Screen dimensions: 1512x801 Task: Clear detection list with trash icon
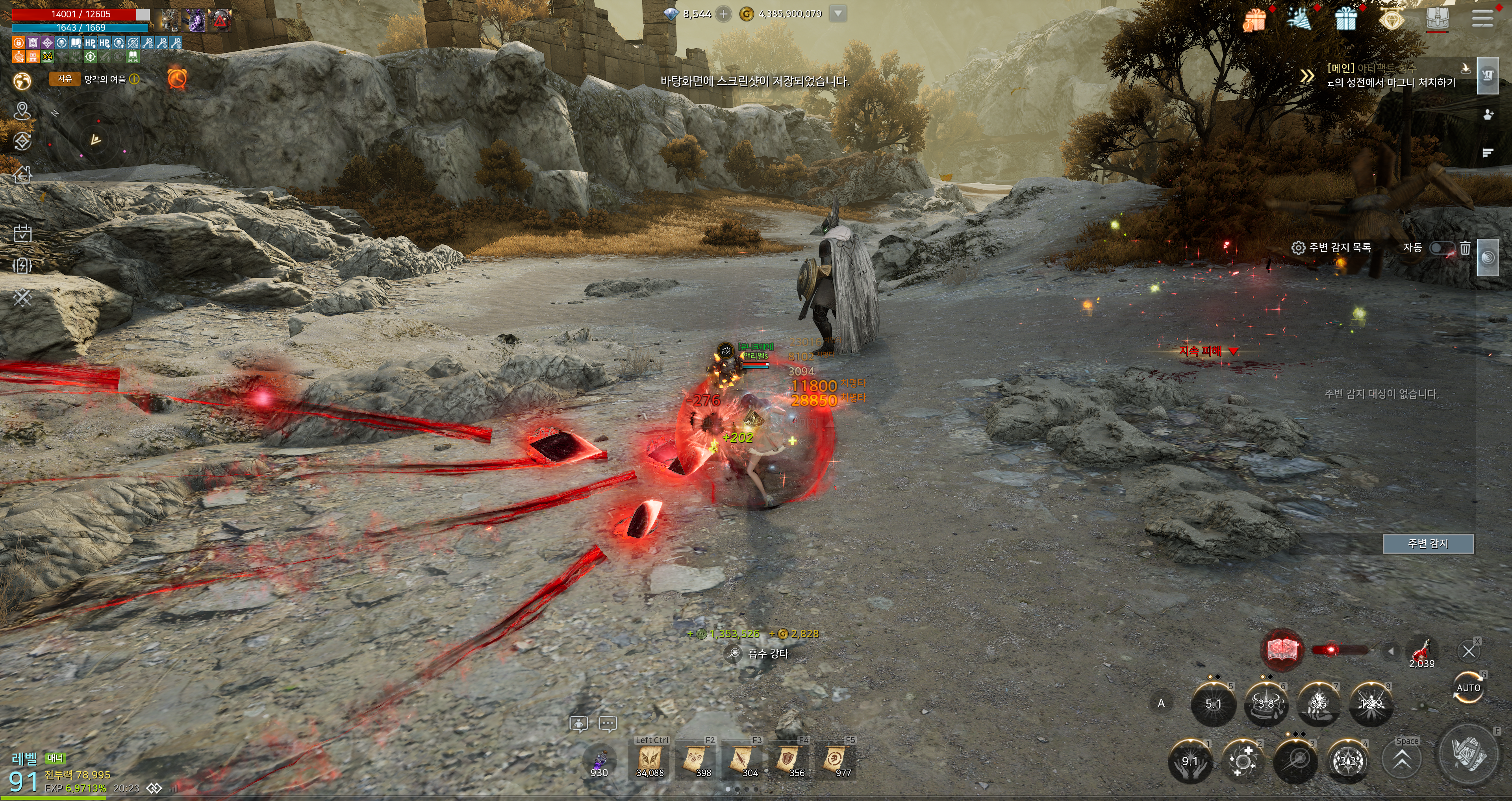click(x=1465, y=248)
